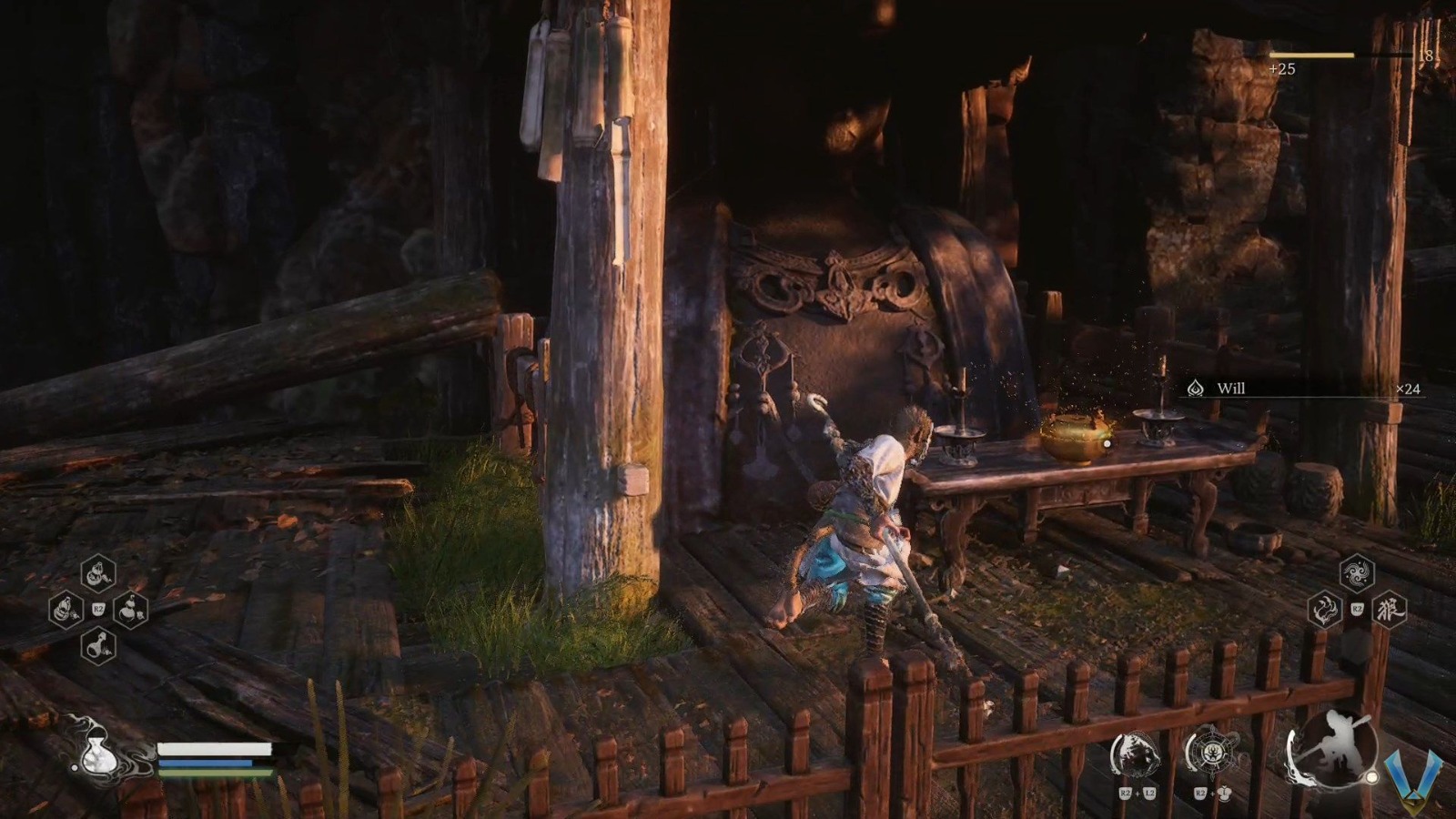The height and width of the screenshot is (819, 1456).
Task: Click the level 18 number at top right
Action: point(1426,56)
